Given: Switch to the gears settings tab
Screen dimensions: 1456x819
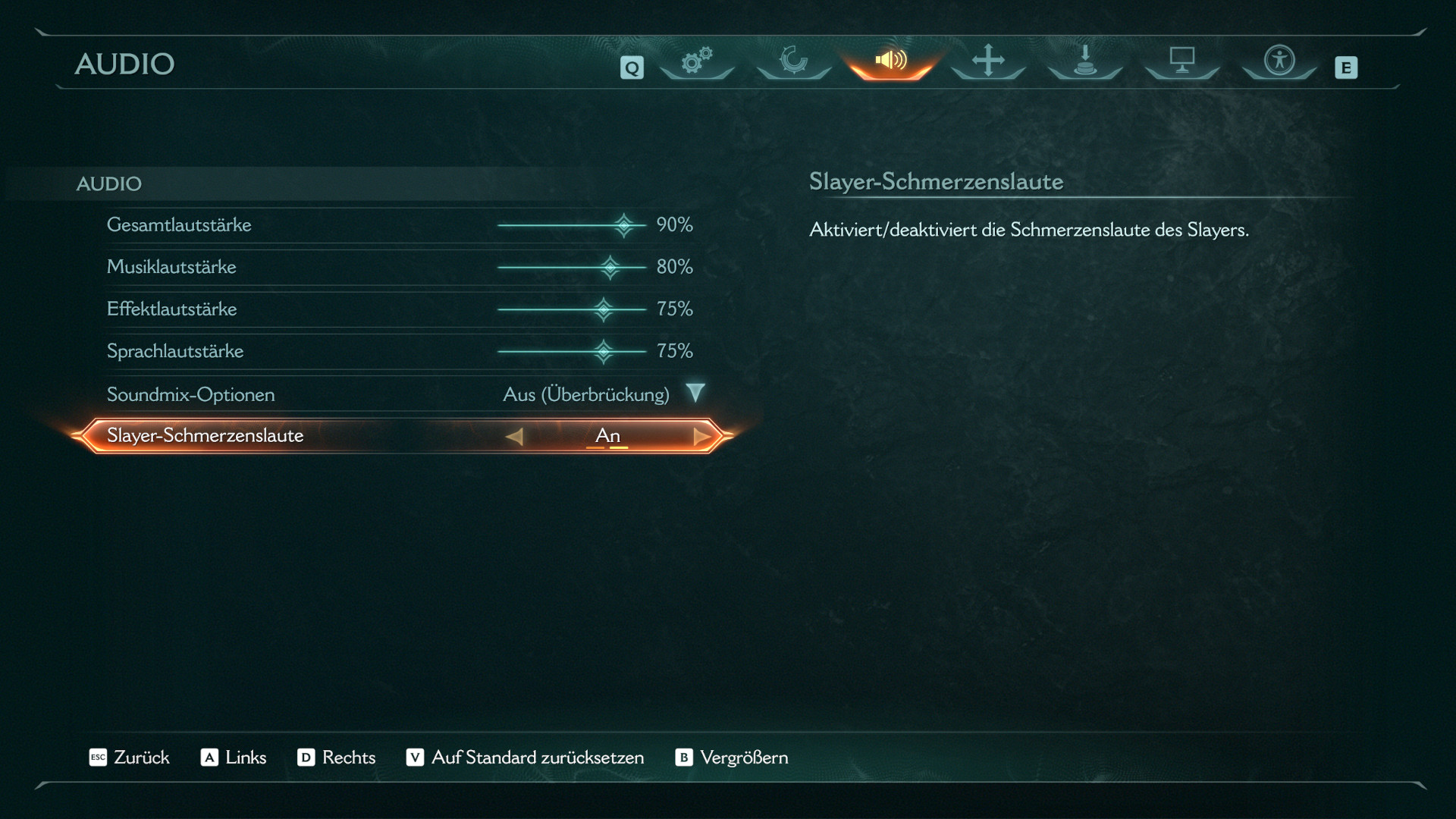Looking at the screenshot, I should 696,61.
